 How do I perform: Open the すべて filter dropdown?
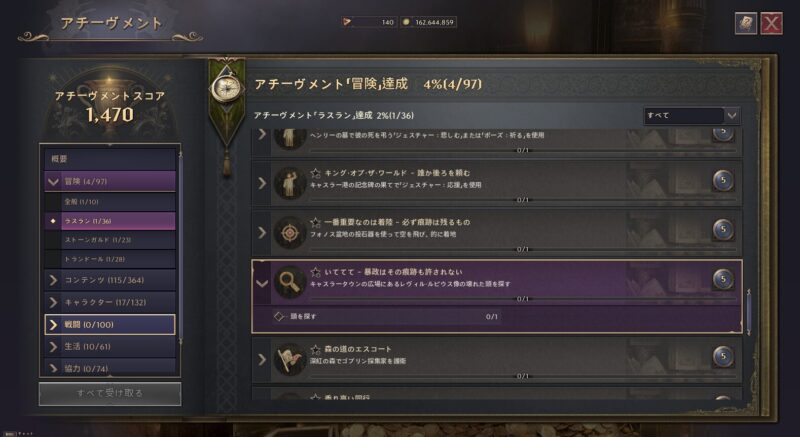pos(691,116)
